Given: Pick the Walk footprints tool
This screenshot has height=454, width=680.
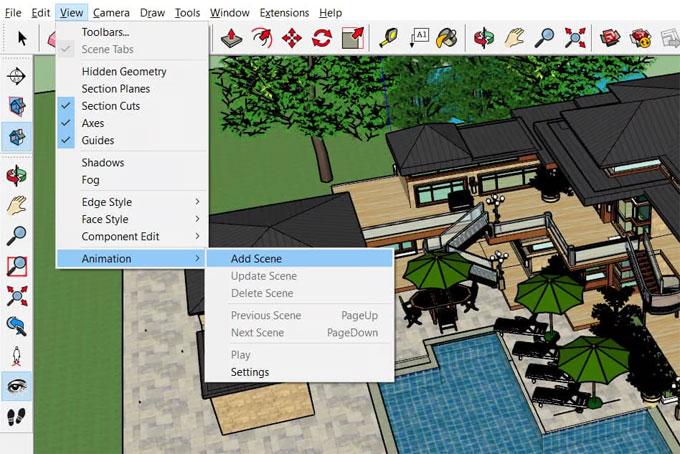Looking at the screenshot, I should coord(16,417).
